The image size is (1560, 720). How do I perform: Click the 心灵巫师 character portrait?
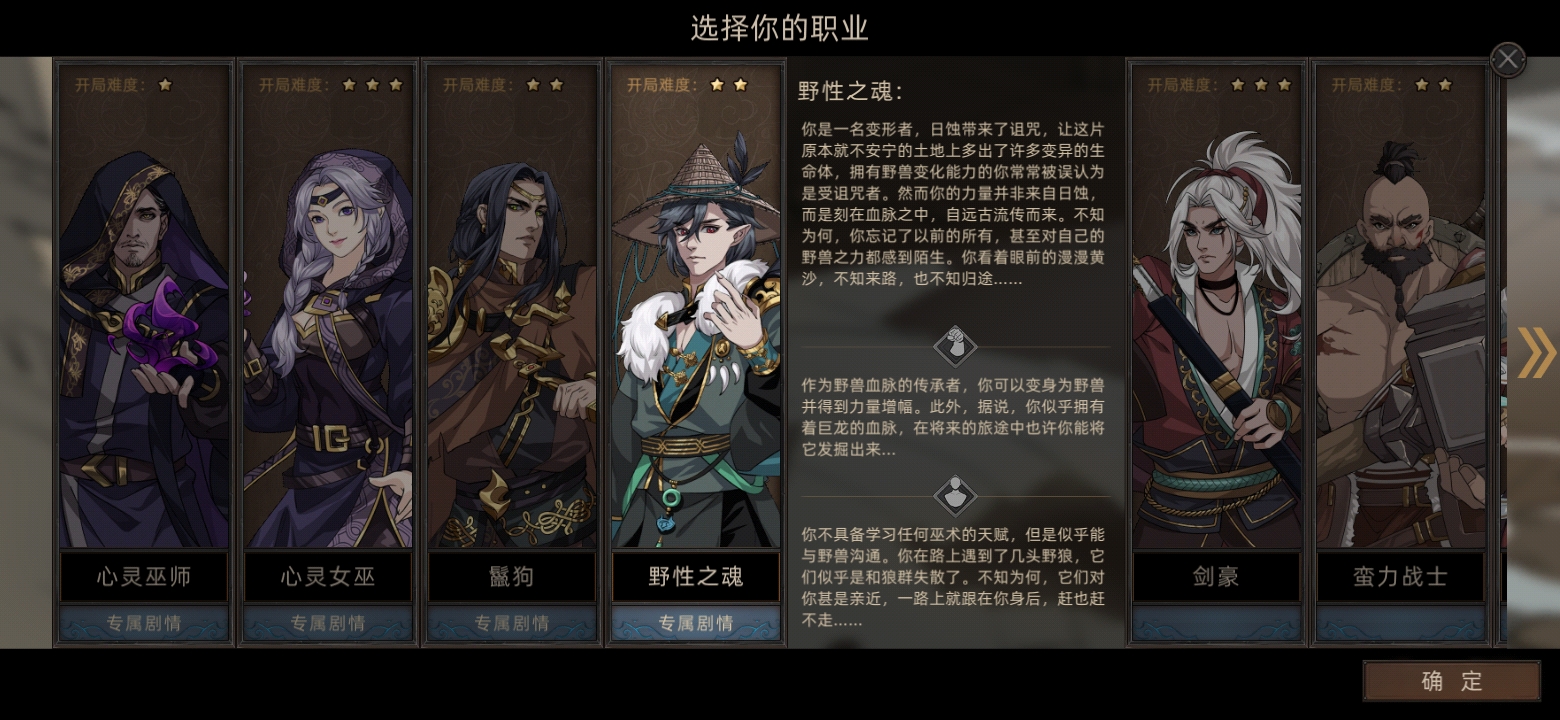pyautogui.click(x=143, y=320)
